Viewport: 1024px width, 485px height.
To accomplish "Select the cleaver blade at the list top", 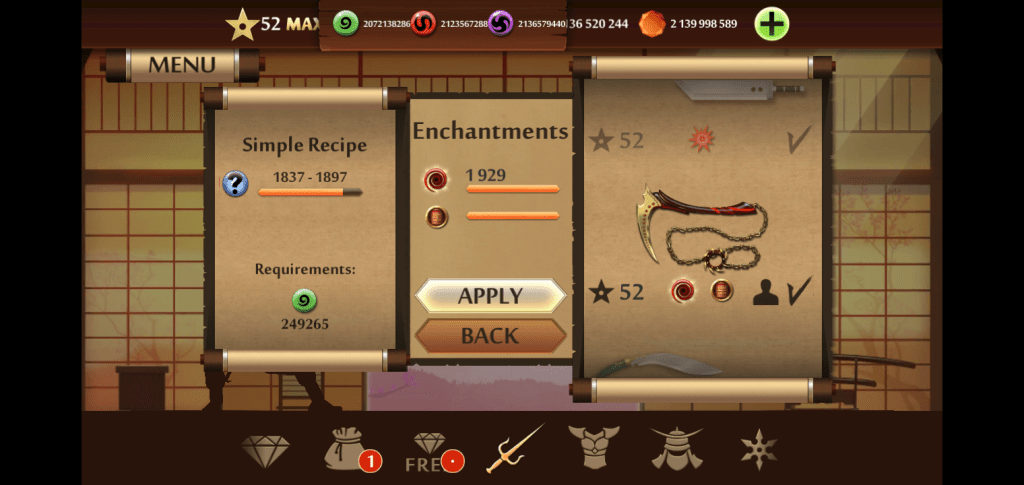I will (x=740, y=92).
